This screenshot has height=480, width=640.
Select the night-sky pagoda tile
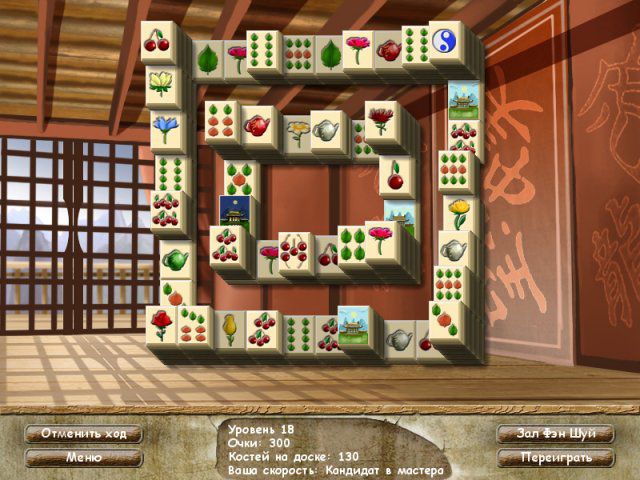click(233, 210)
